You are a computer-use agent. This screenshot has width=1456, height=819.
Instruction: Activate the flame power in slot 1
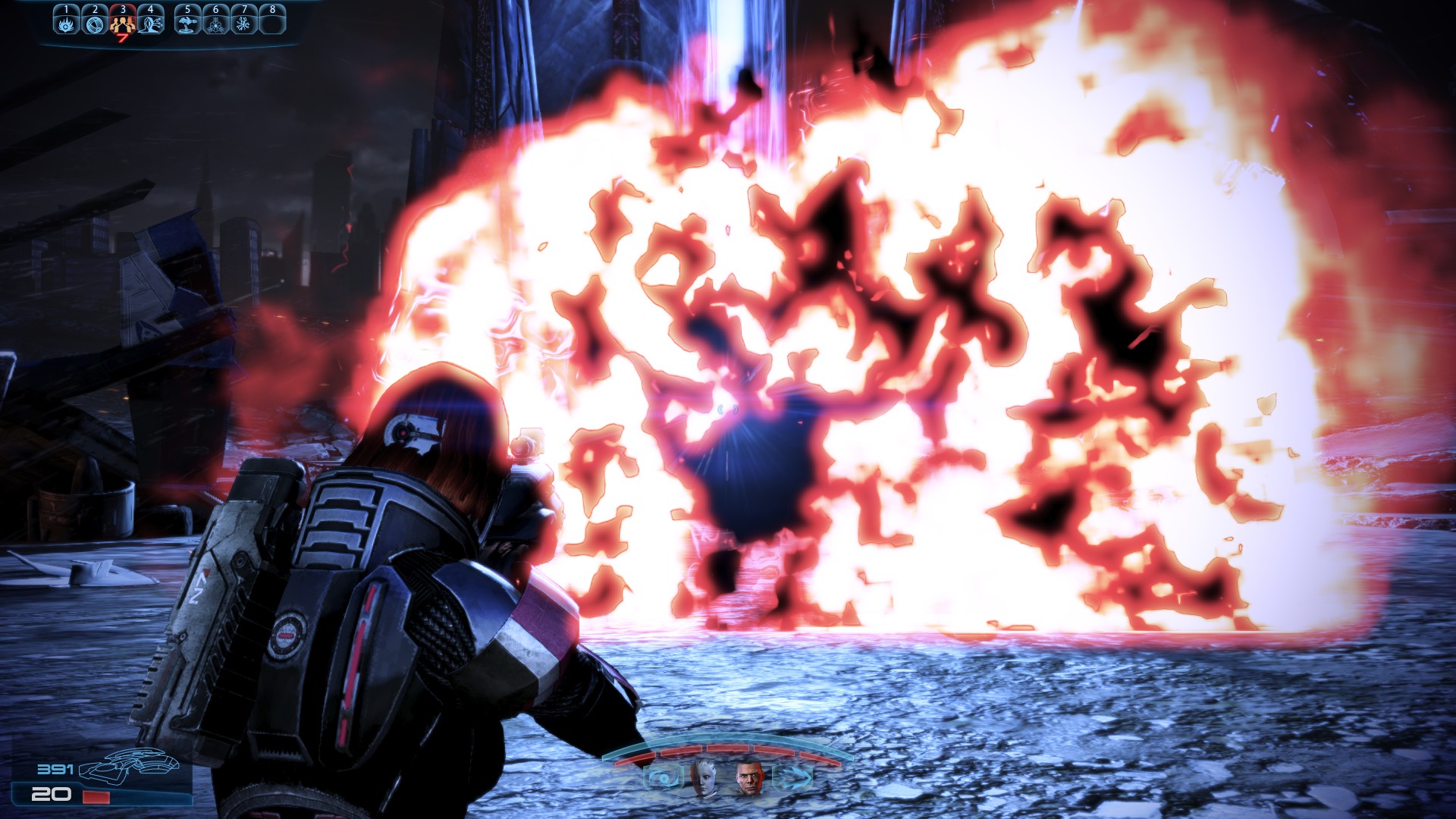(x=66, y=24)
